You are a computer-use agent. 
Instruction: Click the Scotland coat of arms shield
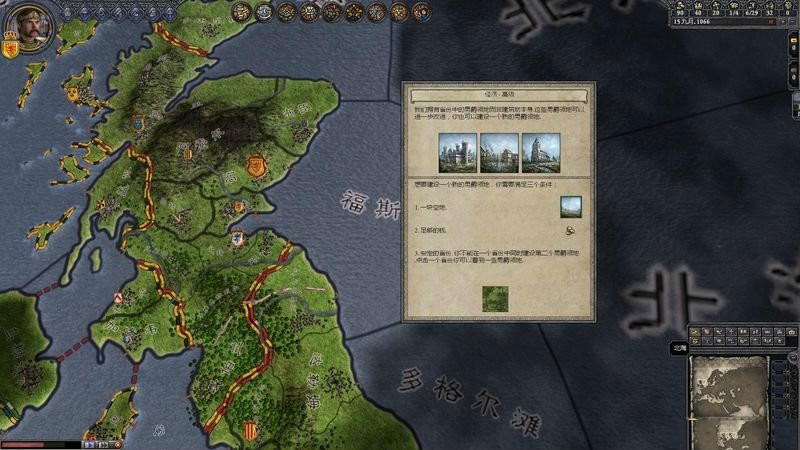(11, 49)
